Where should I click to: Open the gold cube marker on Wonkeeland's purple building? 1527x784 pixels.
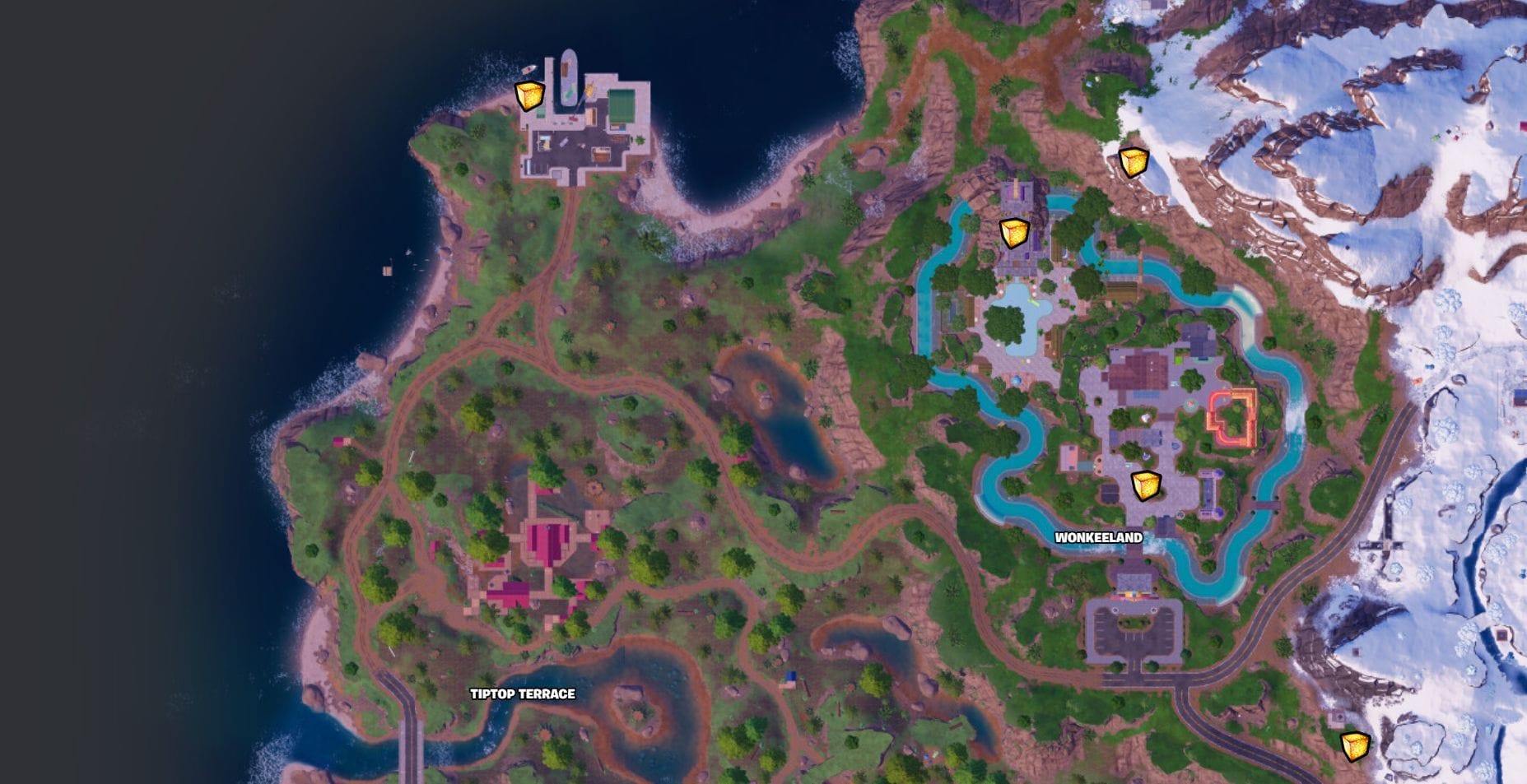1014,233
